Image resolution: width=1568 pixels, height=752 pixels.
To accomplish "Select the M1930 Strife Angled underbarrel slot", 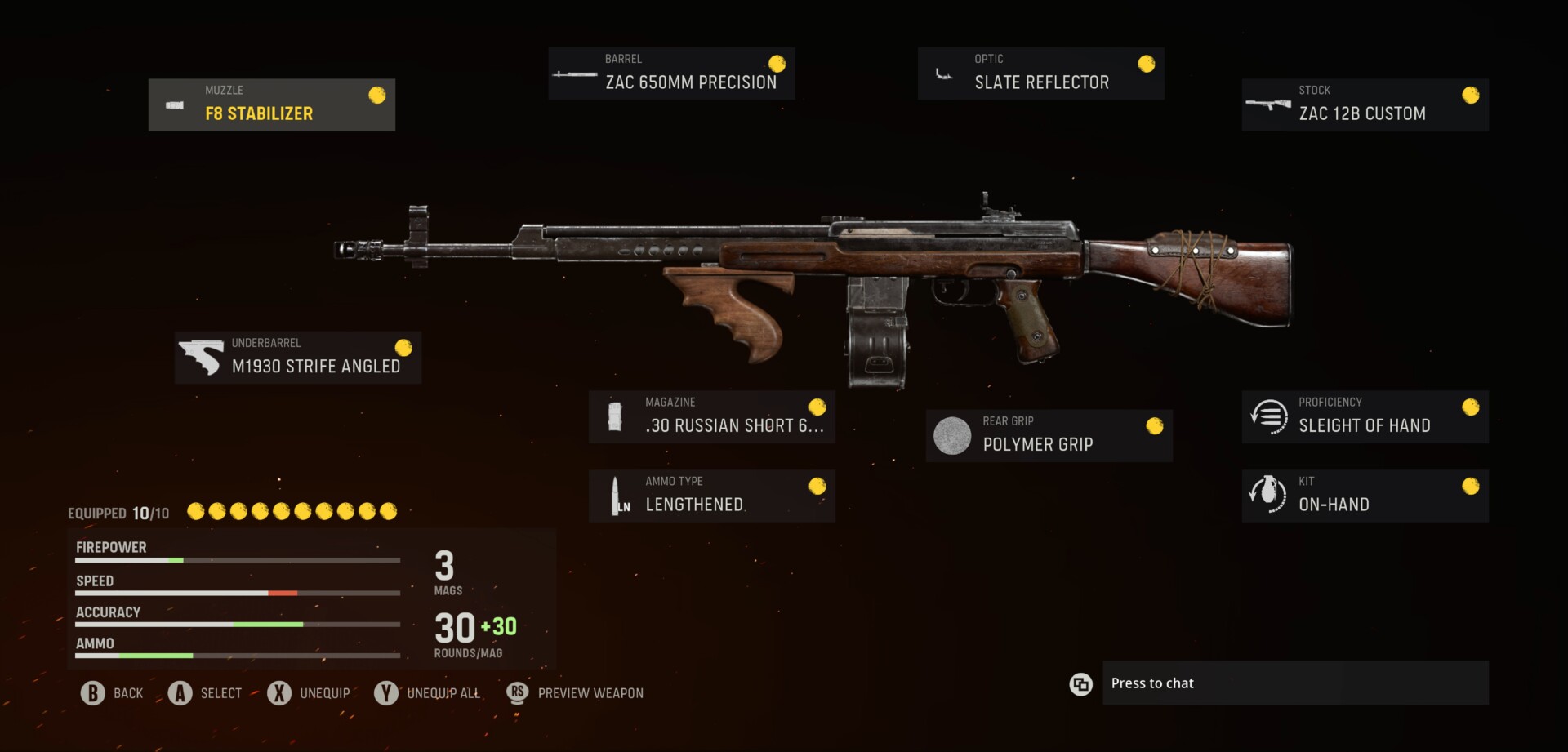I will click(x=298, y=358).
